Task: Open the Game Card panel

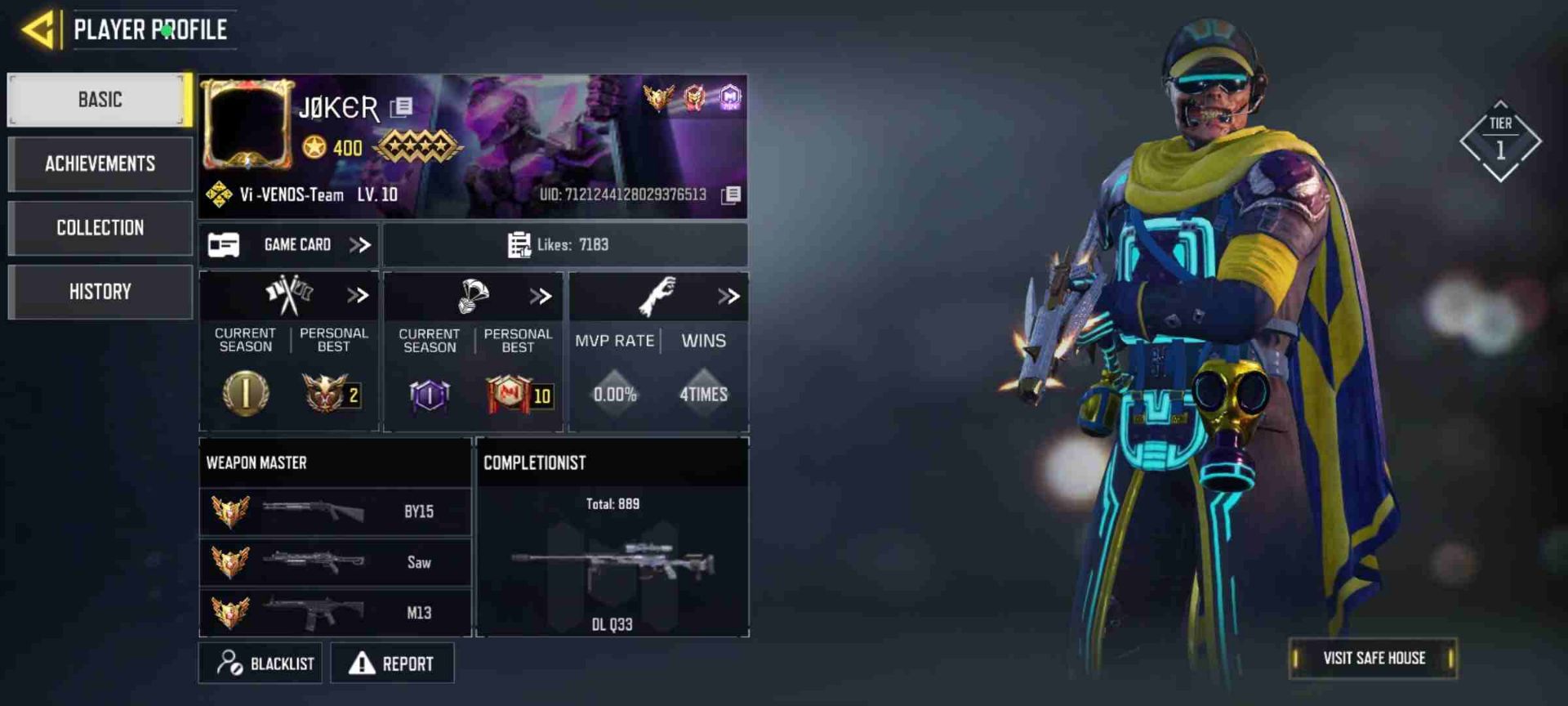Action: pos(288,244)
